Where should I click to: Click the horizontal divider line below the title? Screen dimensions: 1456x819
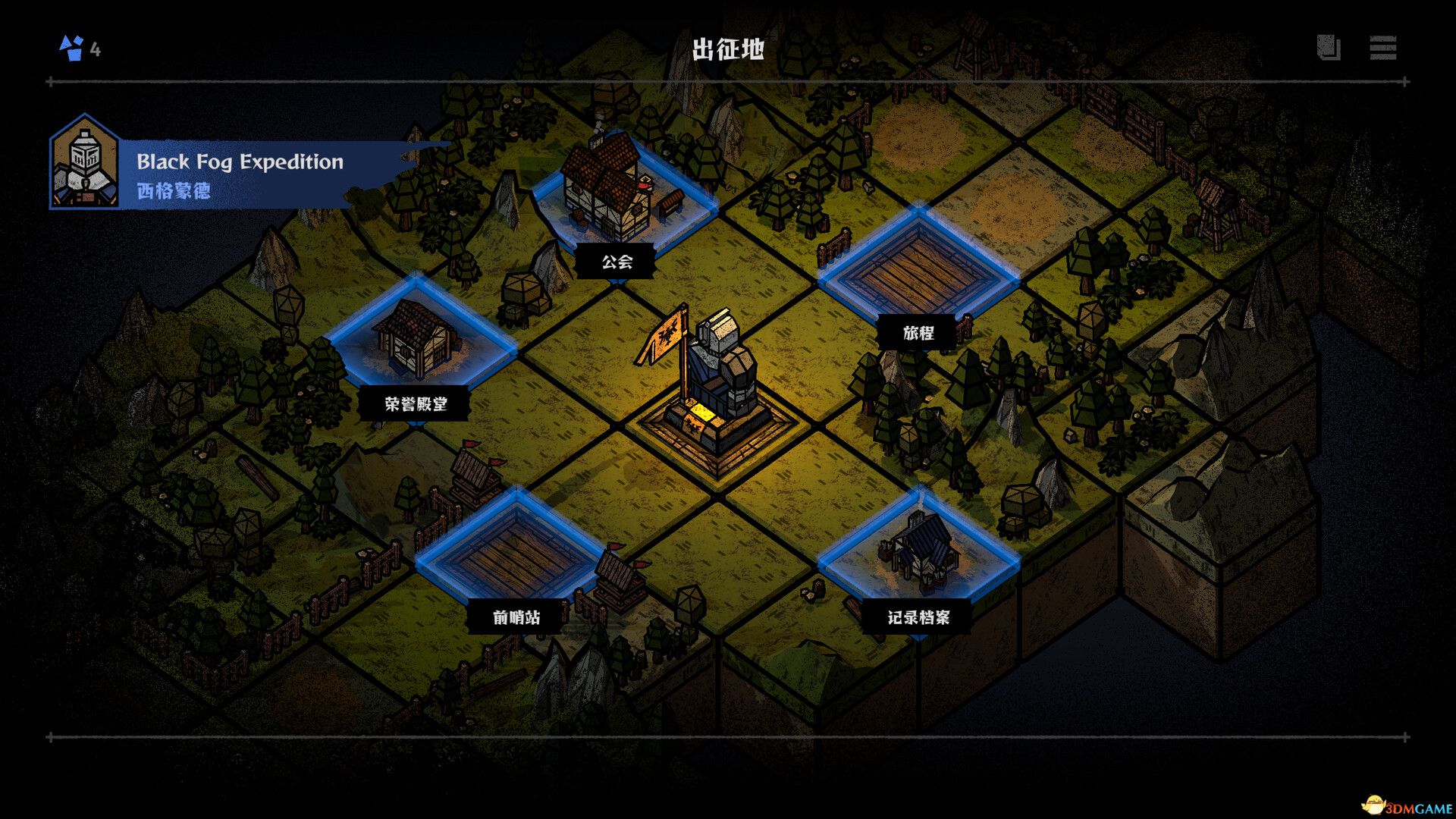coord(727,78)
